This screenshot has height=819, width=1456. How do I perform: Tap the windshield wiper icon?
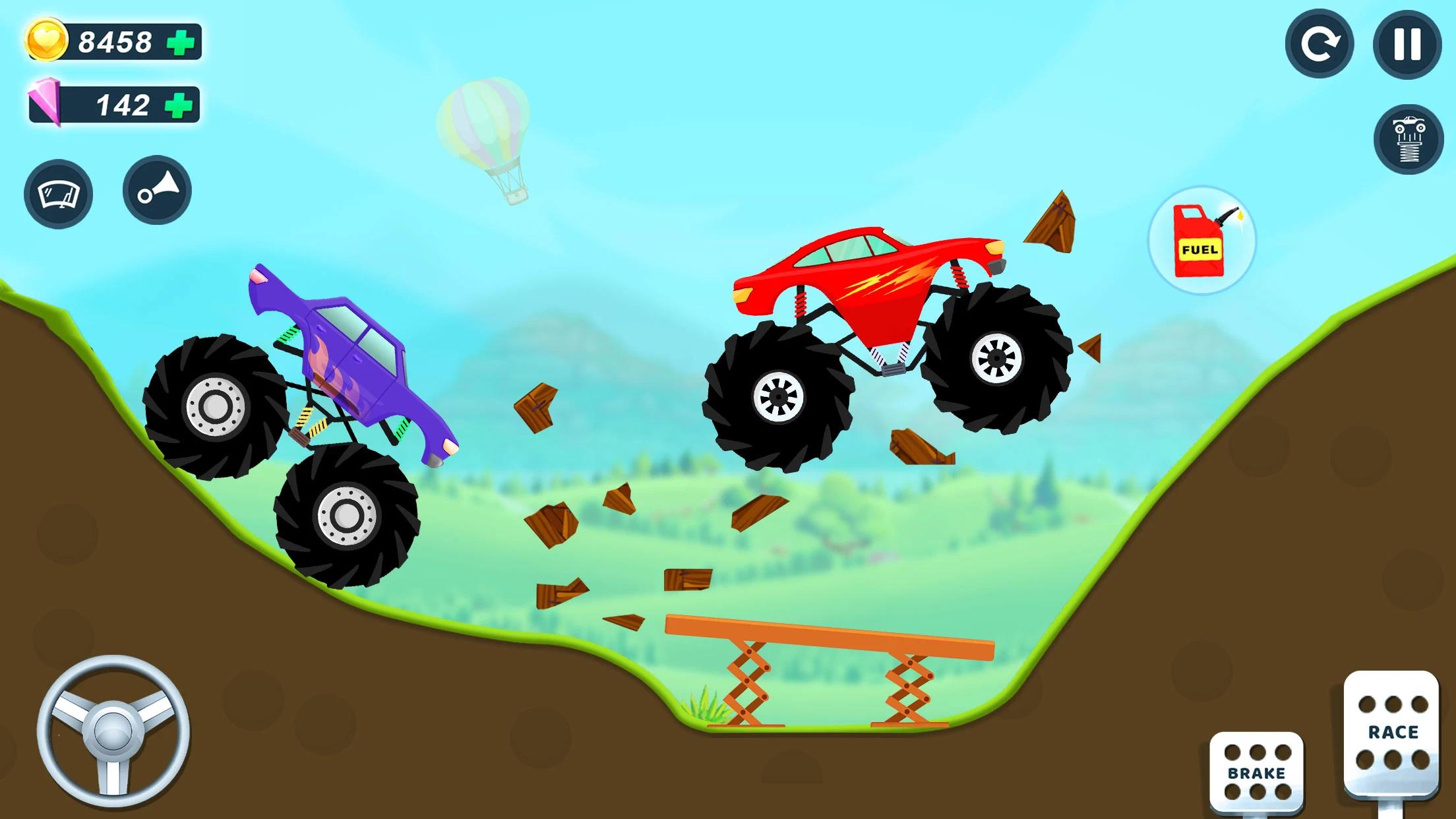coord(58,192)
